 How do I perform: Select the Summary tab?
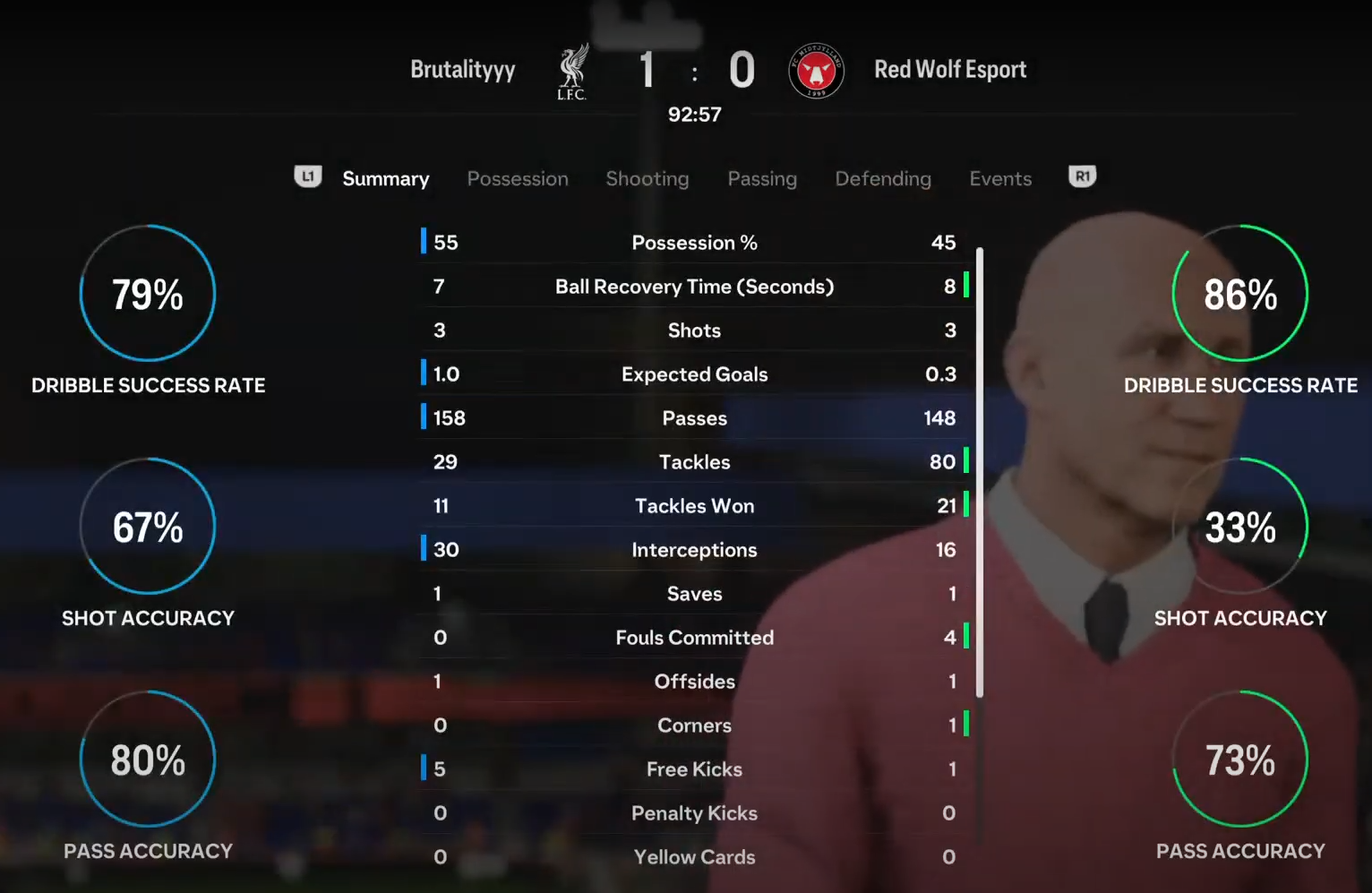[x=385, y=179]
